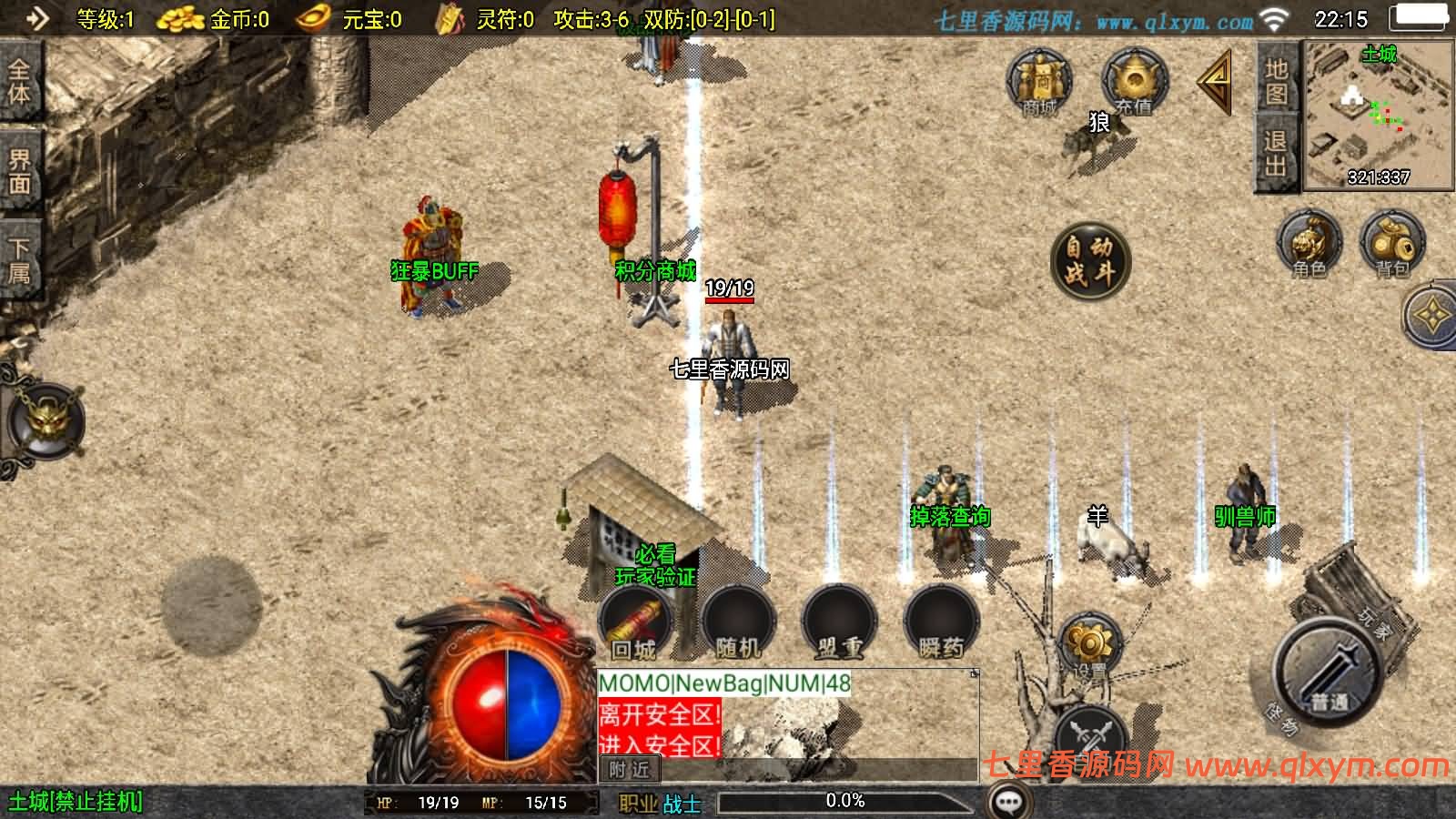Activate the 瞬药 instant potion slot
The height and width of the screenshot is (819, 1456).
pyautogui.click(x=941, y=622)
